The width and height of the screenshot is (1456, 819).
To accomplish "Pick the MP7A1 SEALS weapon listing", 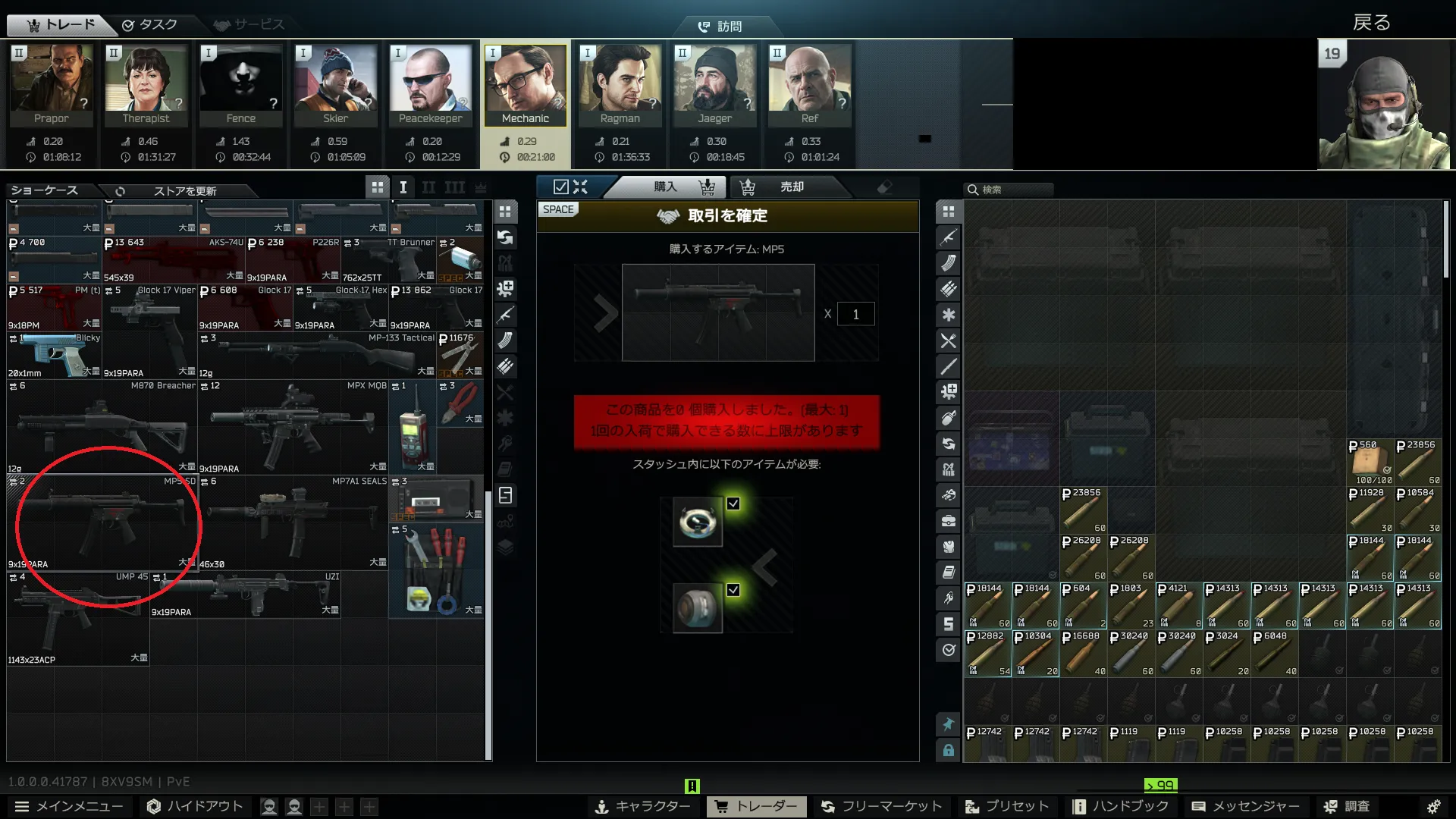I will click(x=293, y=522).
